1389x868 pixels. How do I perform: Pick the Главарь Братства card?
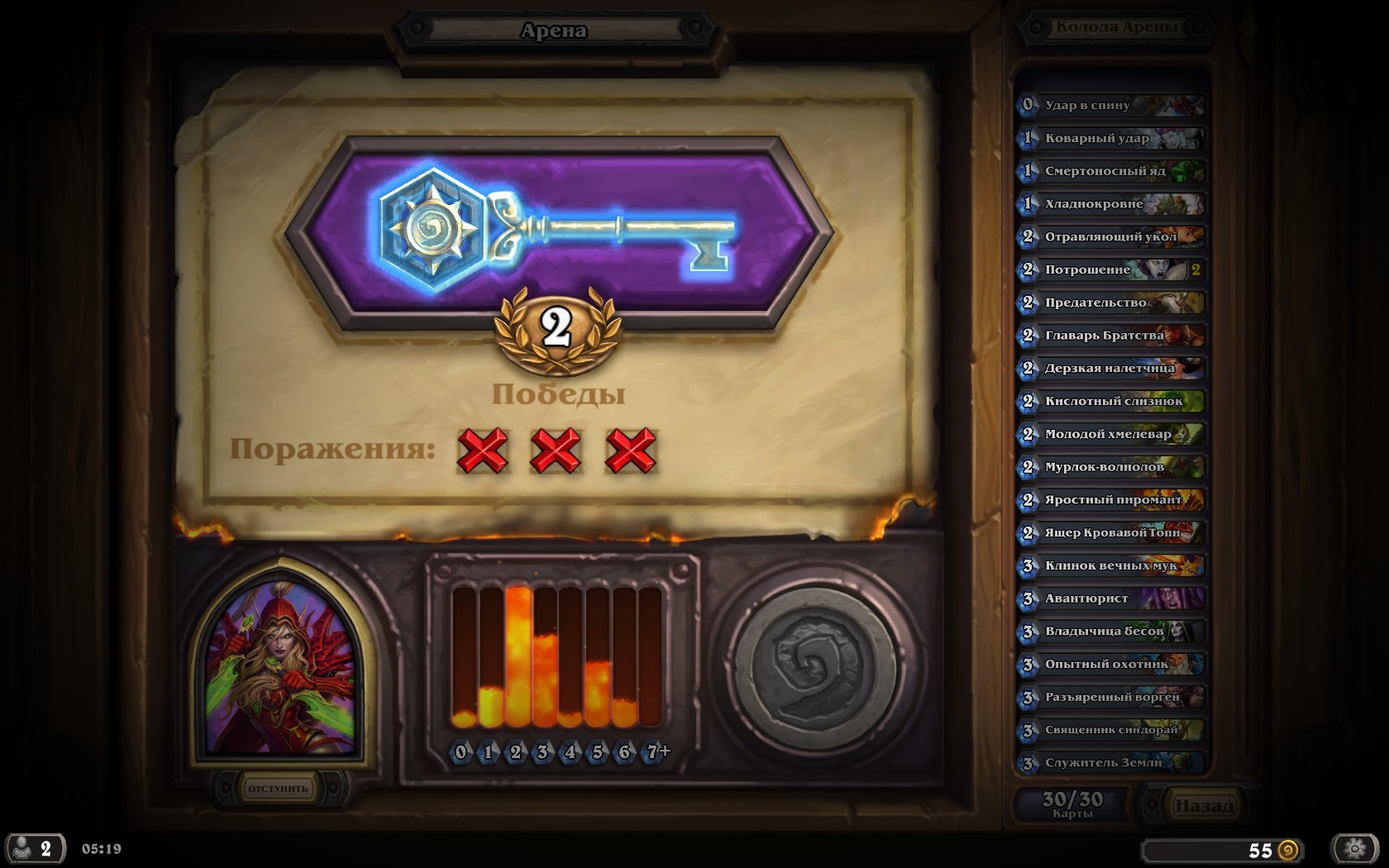1110,336
